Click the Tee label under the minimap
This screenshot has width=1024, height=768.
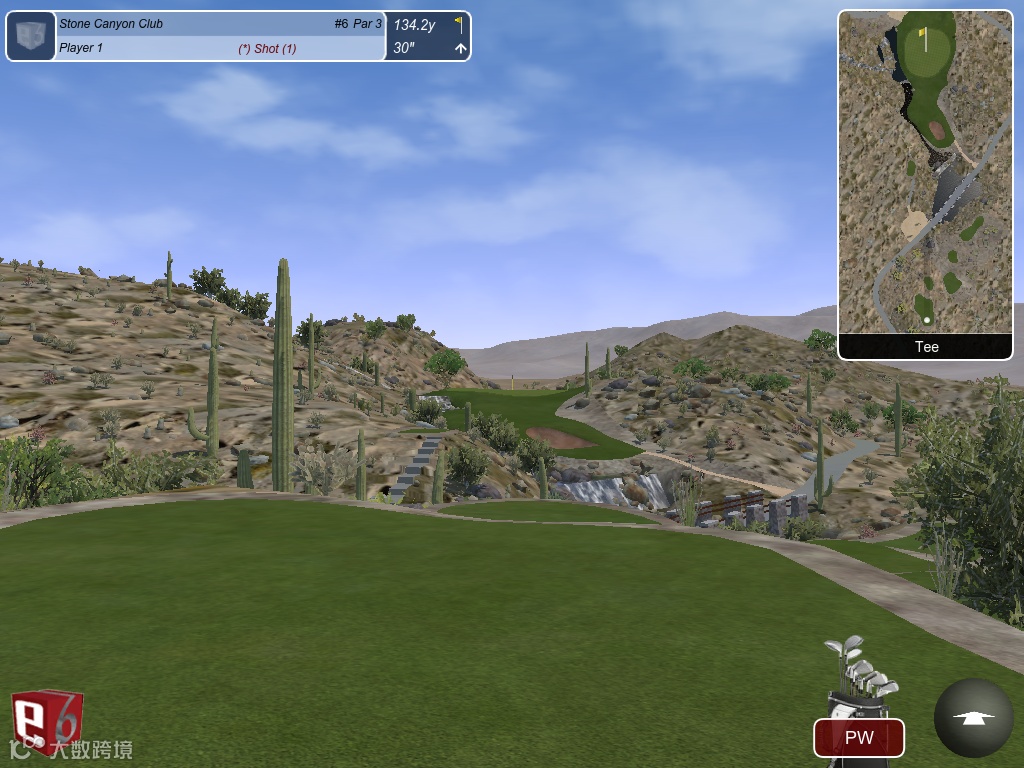click(x=926, y=347)
